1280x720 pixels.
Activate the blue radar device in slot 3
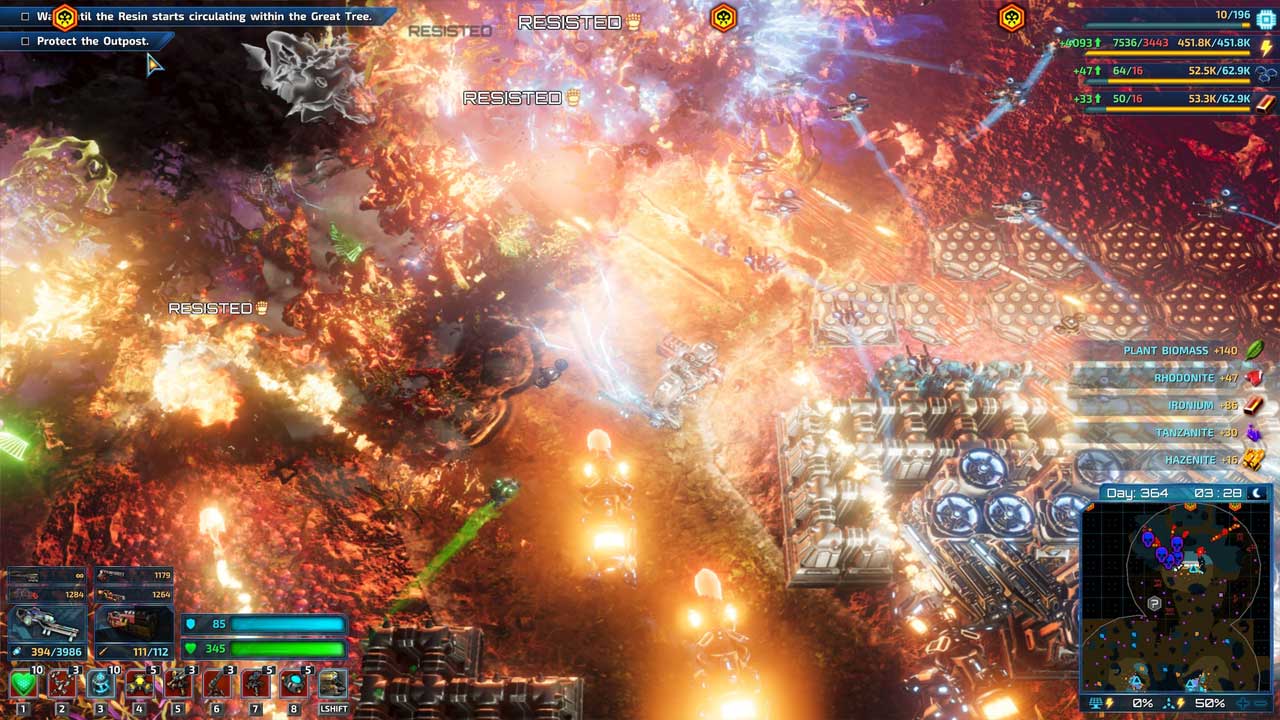pyautogui.click(x=100, y=684)
